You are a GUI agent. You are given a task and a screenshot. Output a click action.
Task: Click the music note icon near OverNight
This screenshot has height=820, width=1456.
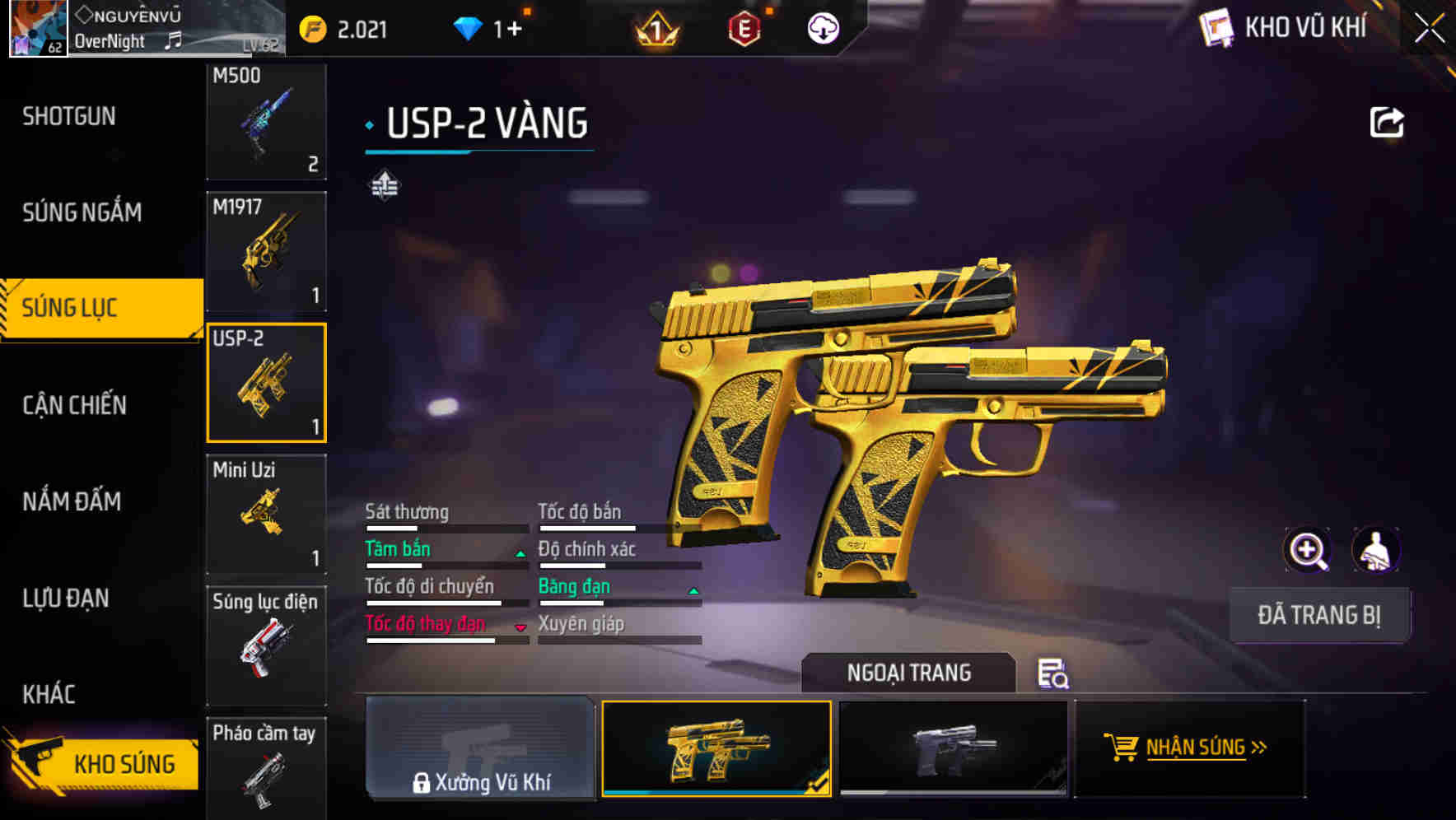point(174,39)
